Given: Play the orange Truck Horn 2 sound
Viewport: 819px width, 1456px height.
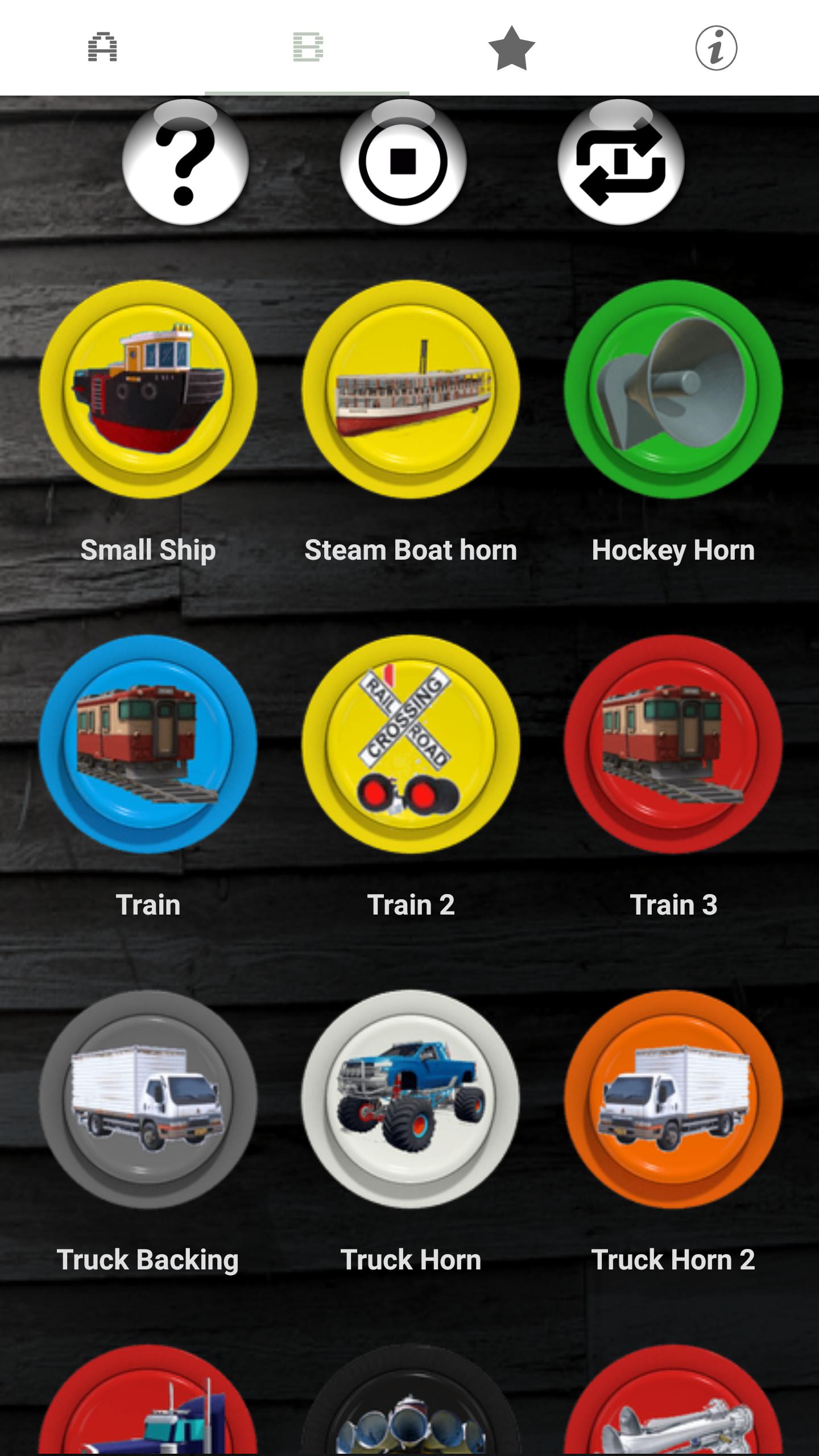Looking at the screenshot, I should click(673, 1099).
